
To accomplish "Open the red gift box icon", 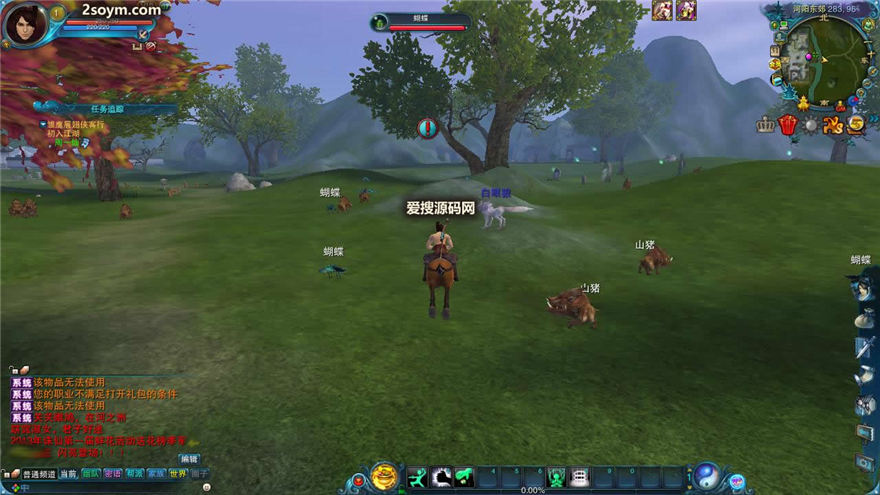I will (788, 125).
